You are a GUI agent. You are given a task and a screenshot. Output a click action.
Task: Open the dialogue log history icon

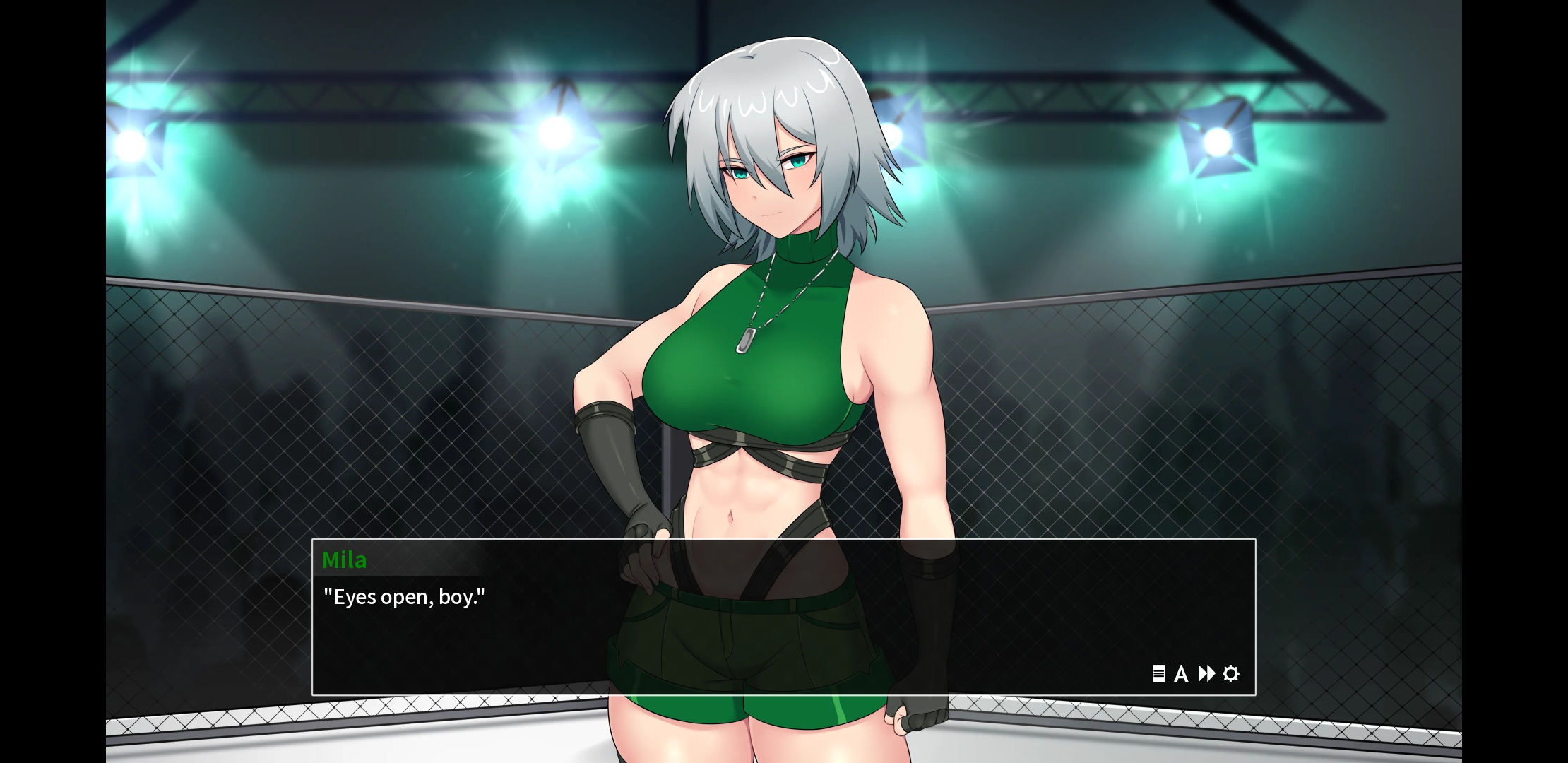pos(1158,674)
